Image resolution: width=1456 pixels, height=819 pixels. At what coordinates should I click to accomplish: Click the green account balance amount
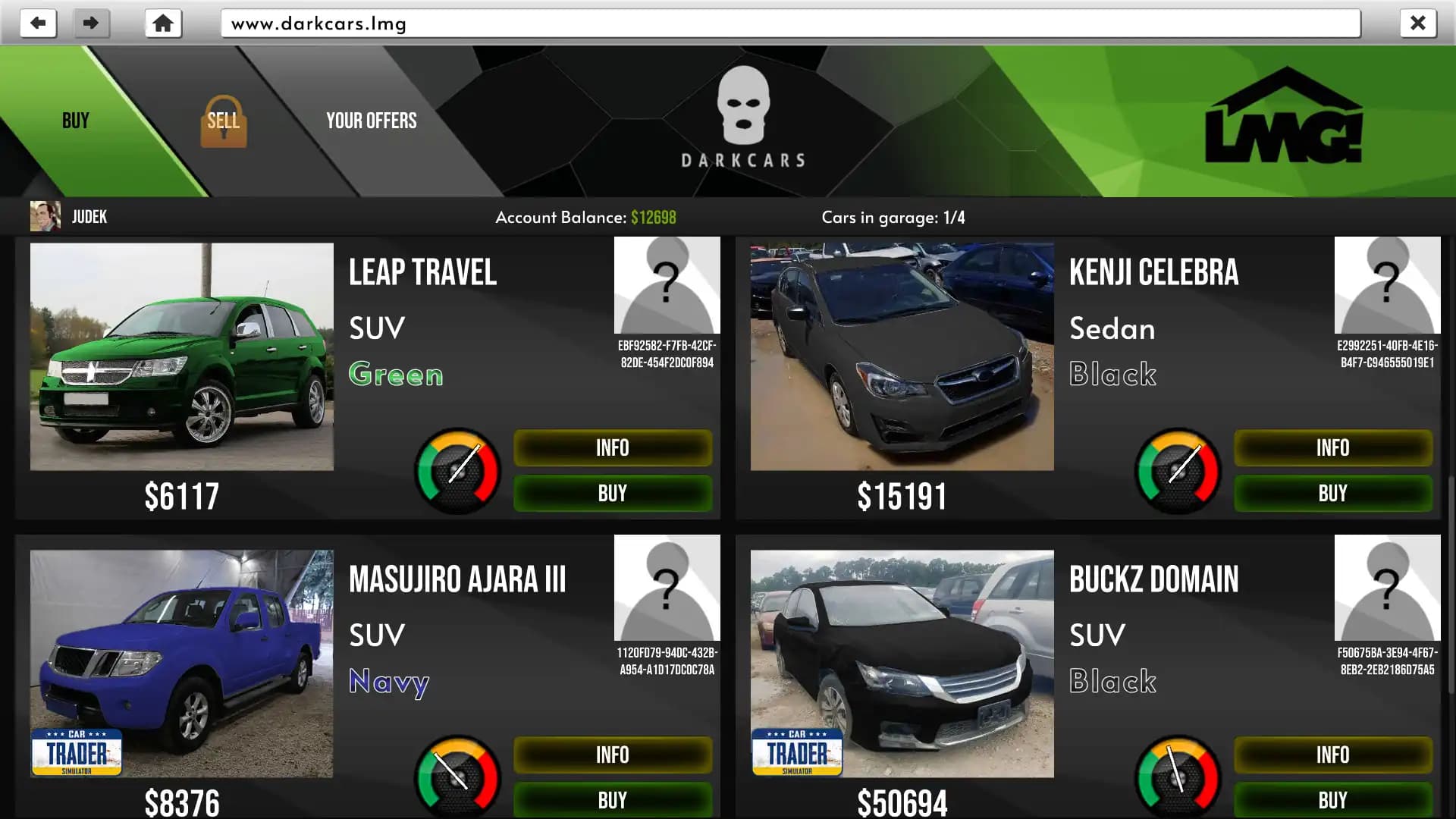[654, 217]
